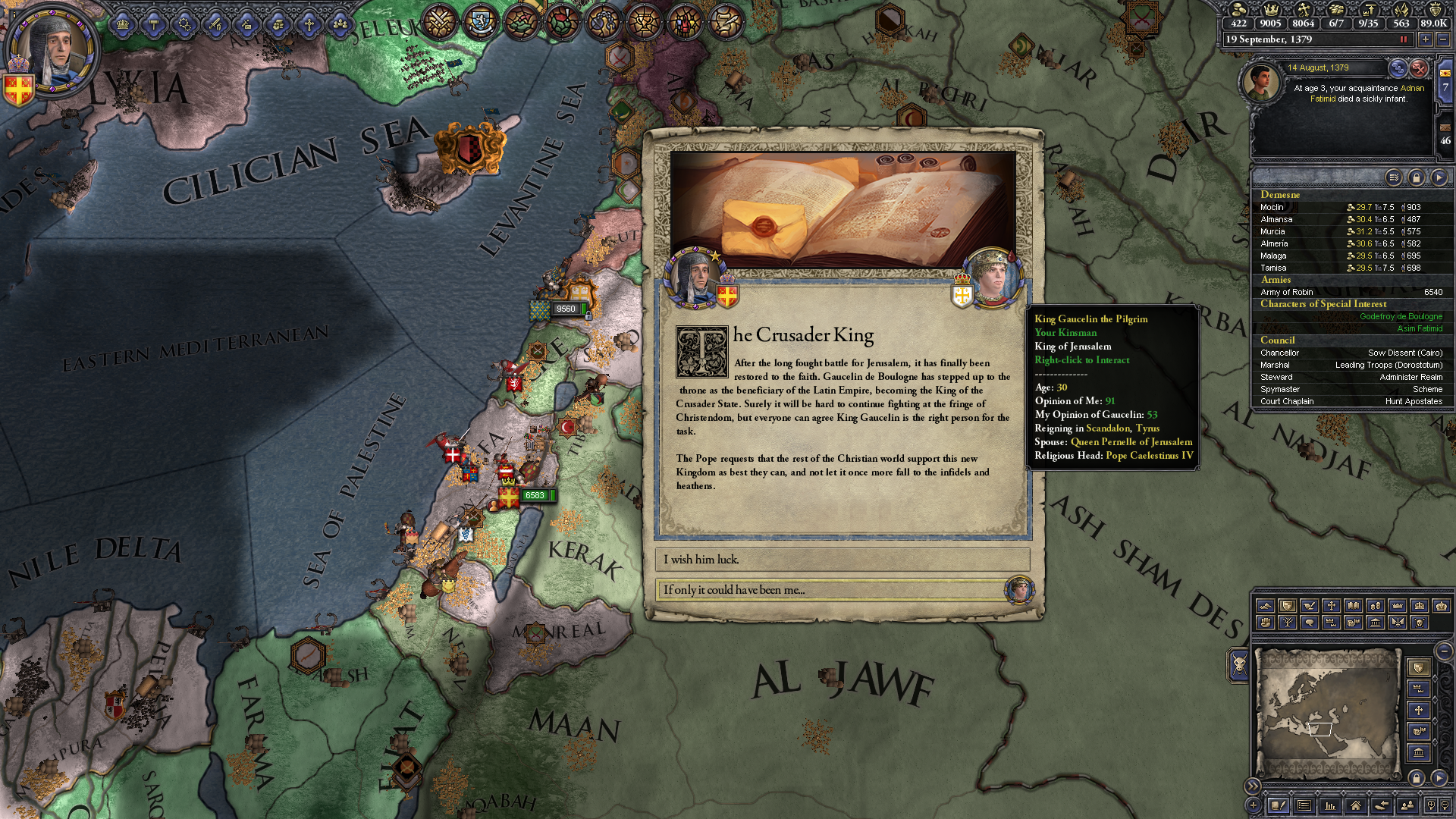Open Godefroy de Boulogne from special interest
This screenshot has width=1456, height=819.
(x=1401, y=316)
